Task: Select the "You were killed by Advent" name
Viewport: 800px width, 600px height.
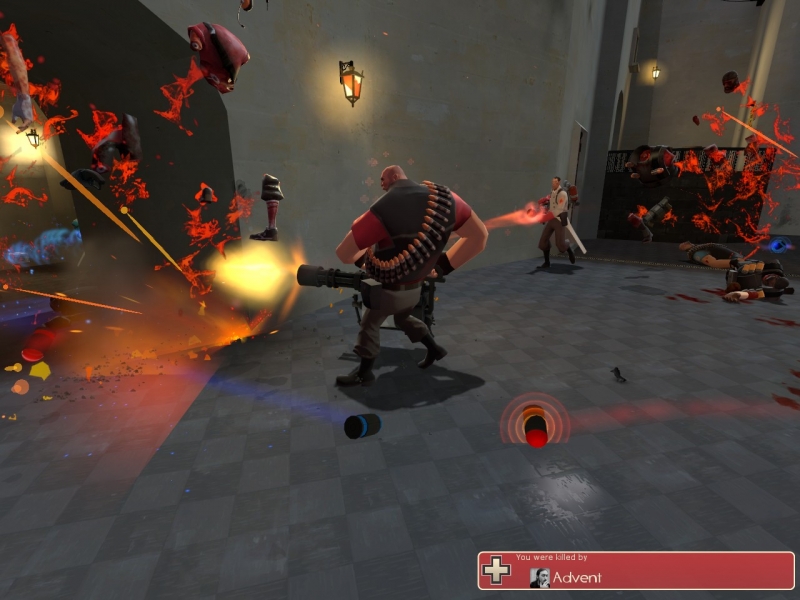Action: pyautogui.click(x=579, y=577)
